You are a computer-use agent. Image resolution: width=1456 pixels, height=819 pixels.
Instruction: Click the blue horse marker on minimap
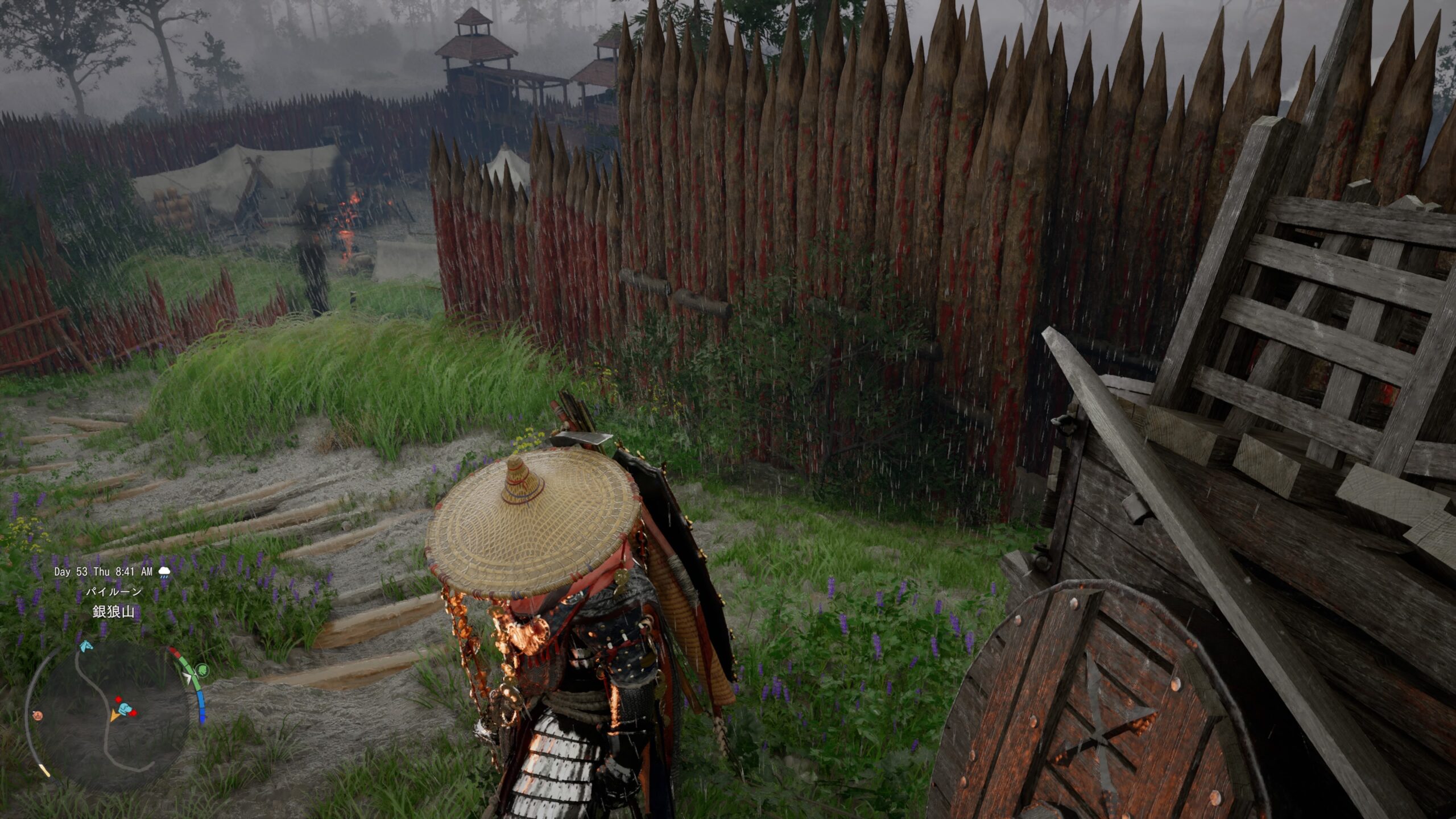click(86, 646)
